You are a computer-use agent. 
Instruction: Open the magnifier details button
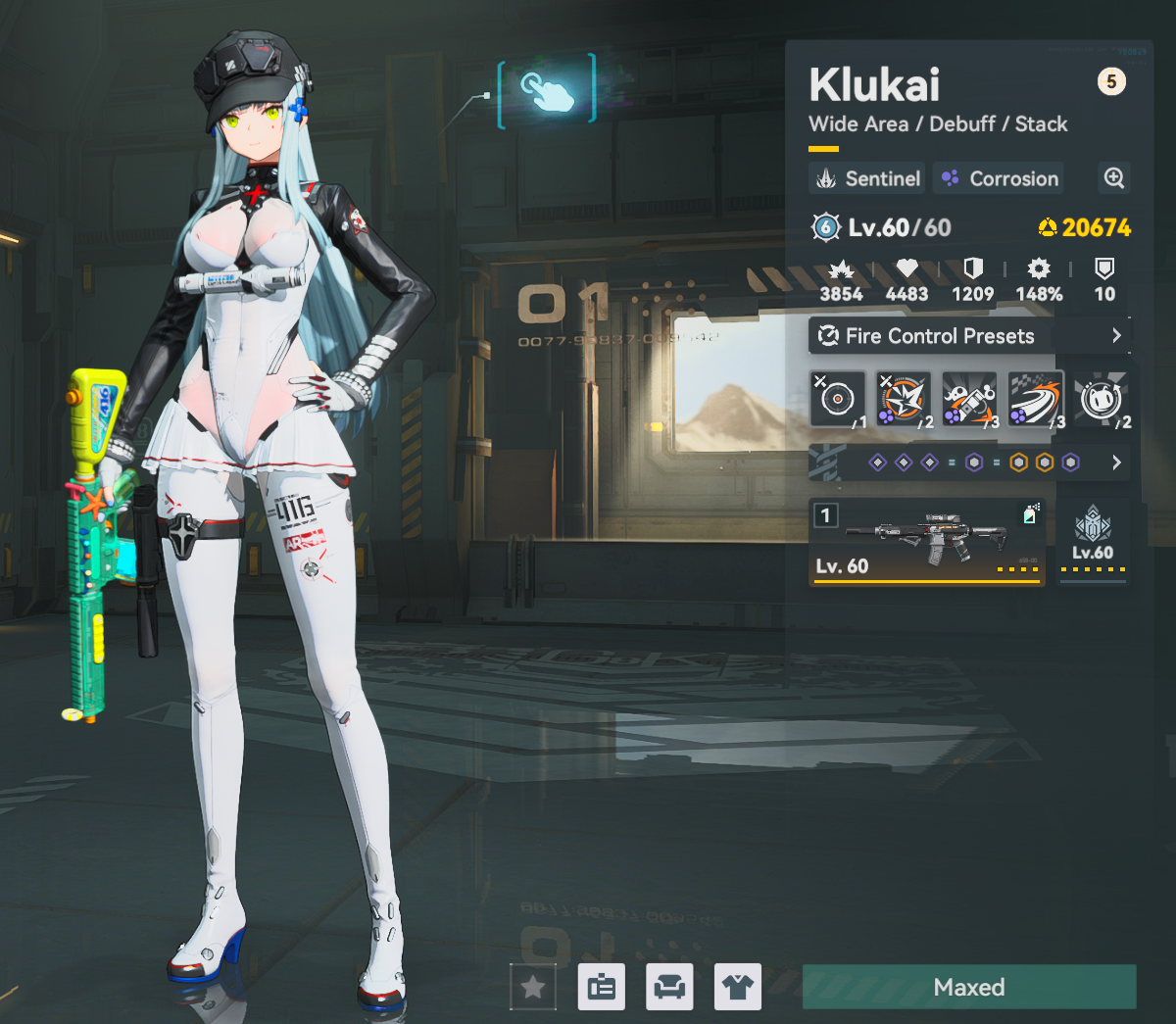click(1114, 178)
